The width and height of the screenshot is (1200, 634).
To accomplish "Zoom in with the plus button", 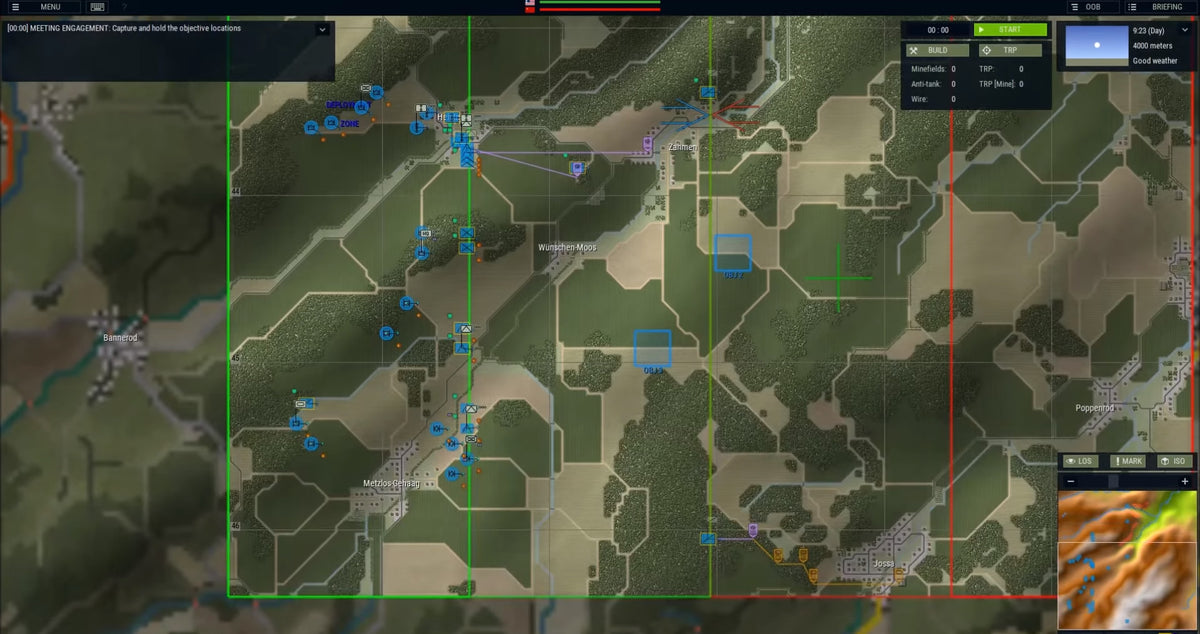I will coord(1185,481).
